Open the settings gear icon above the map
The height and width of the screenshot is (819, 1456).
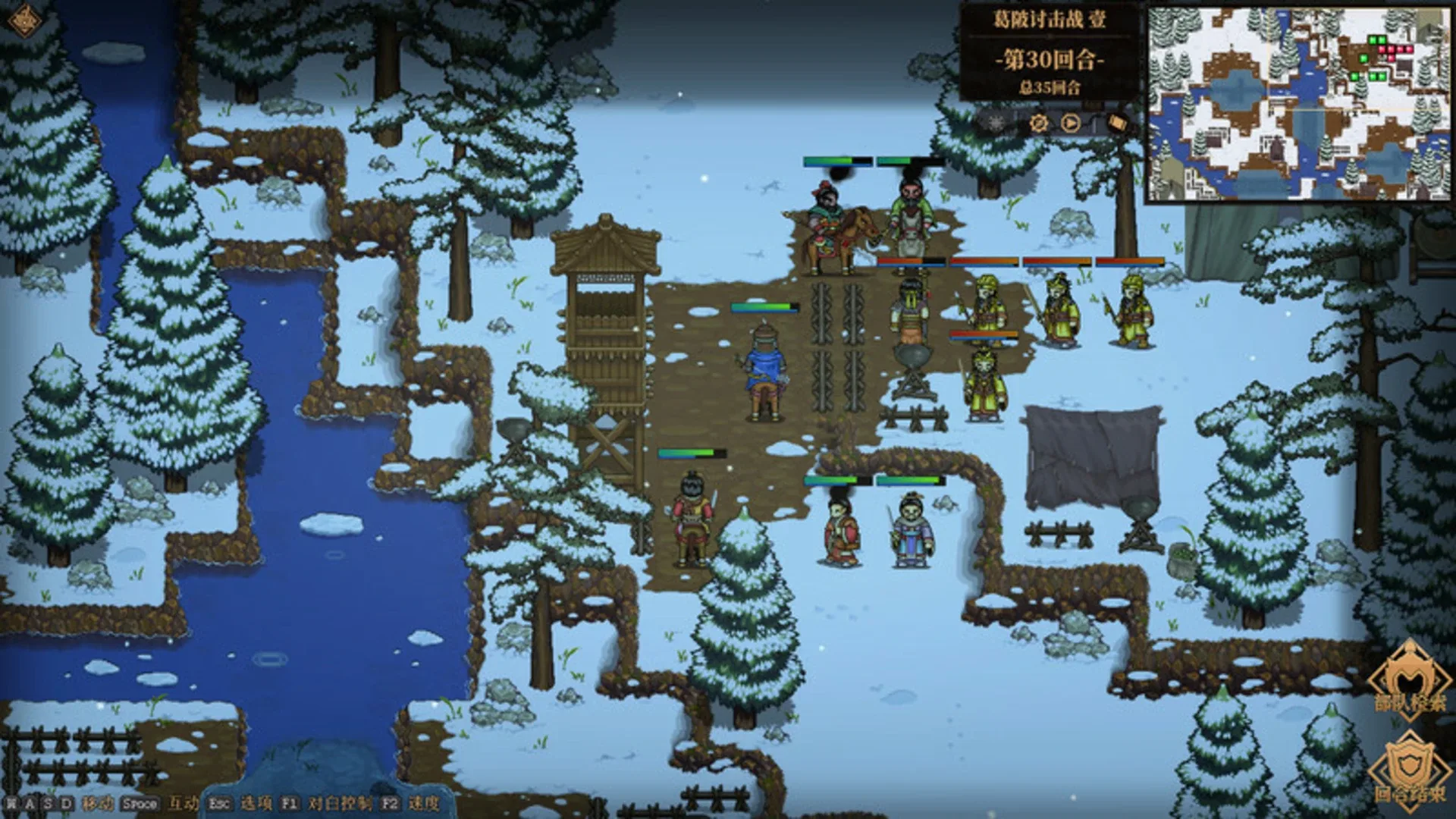pyautogui.click(x=1040, y=121)
